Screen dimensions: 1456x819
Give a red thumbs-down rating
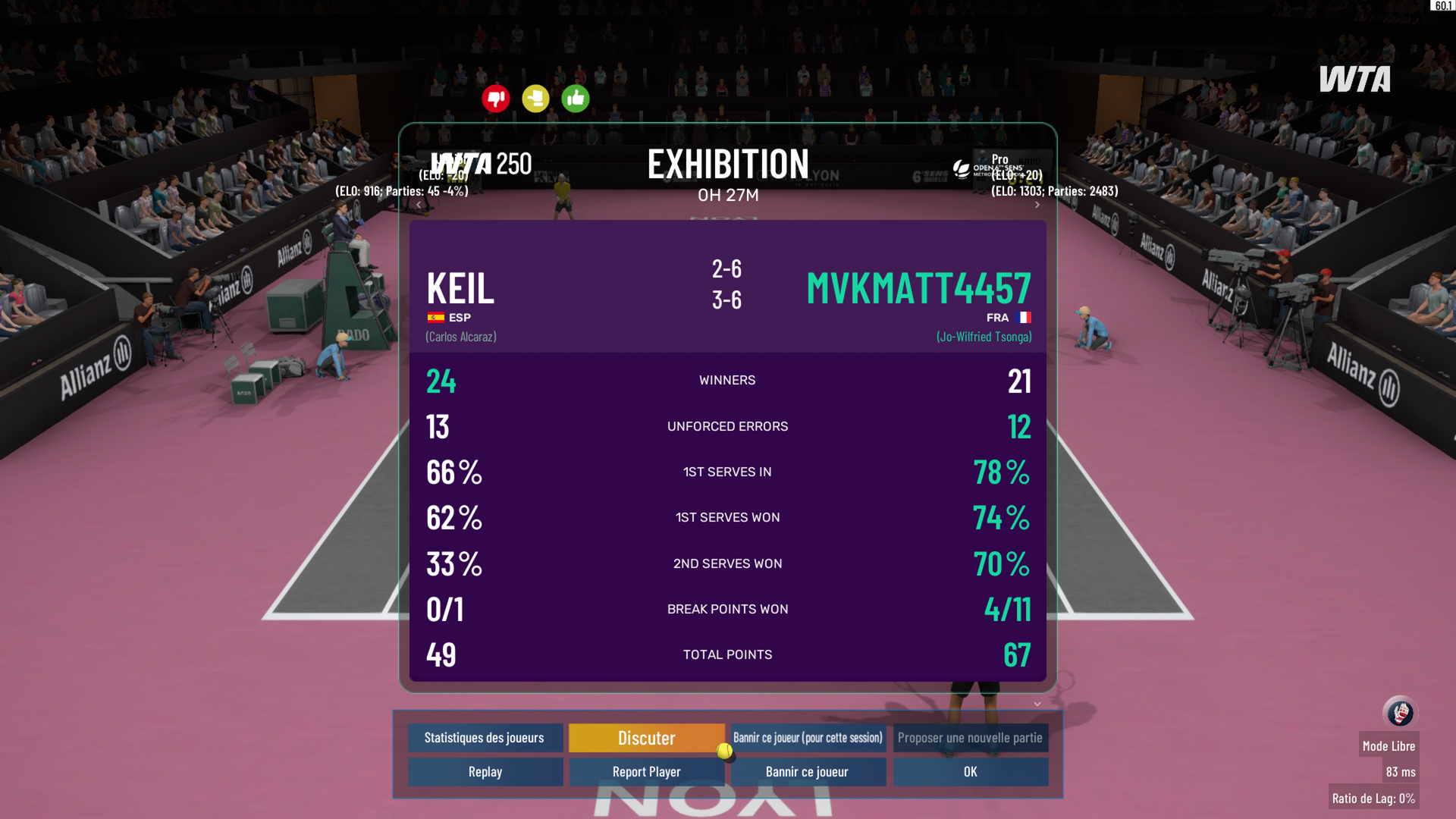[x=496, y=99]
